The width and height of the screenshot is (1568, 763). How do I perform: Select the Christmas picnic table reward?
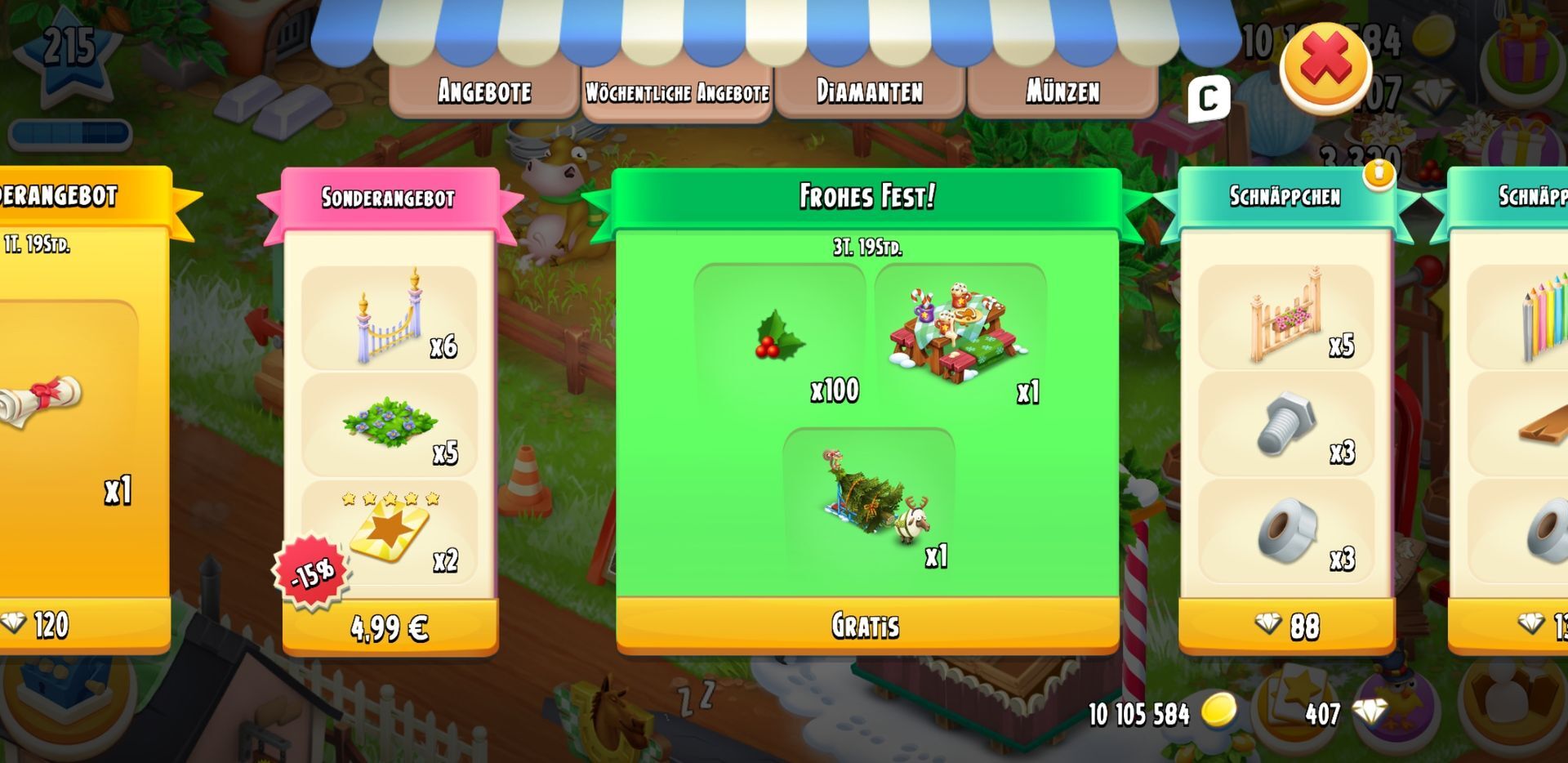tap(960, 337)
